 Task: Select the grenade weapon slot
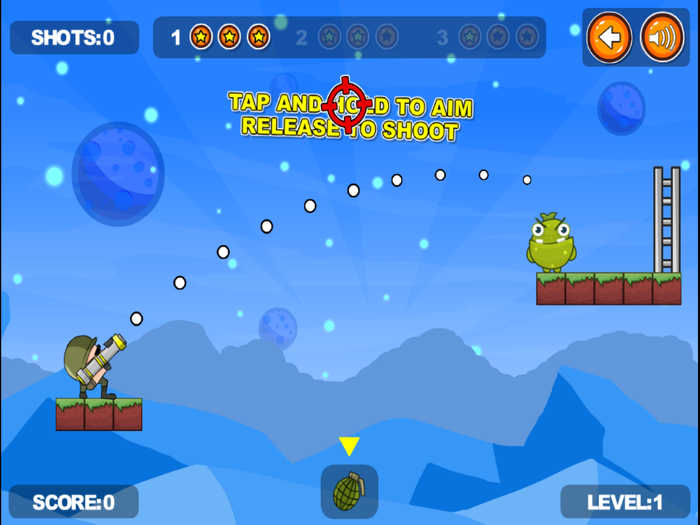[x=349, y=490]
